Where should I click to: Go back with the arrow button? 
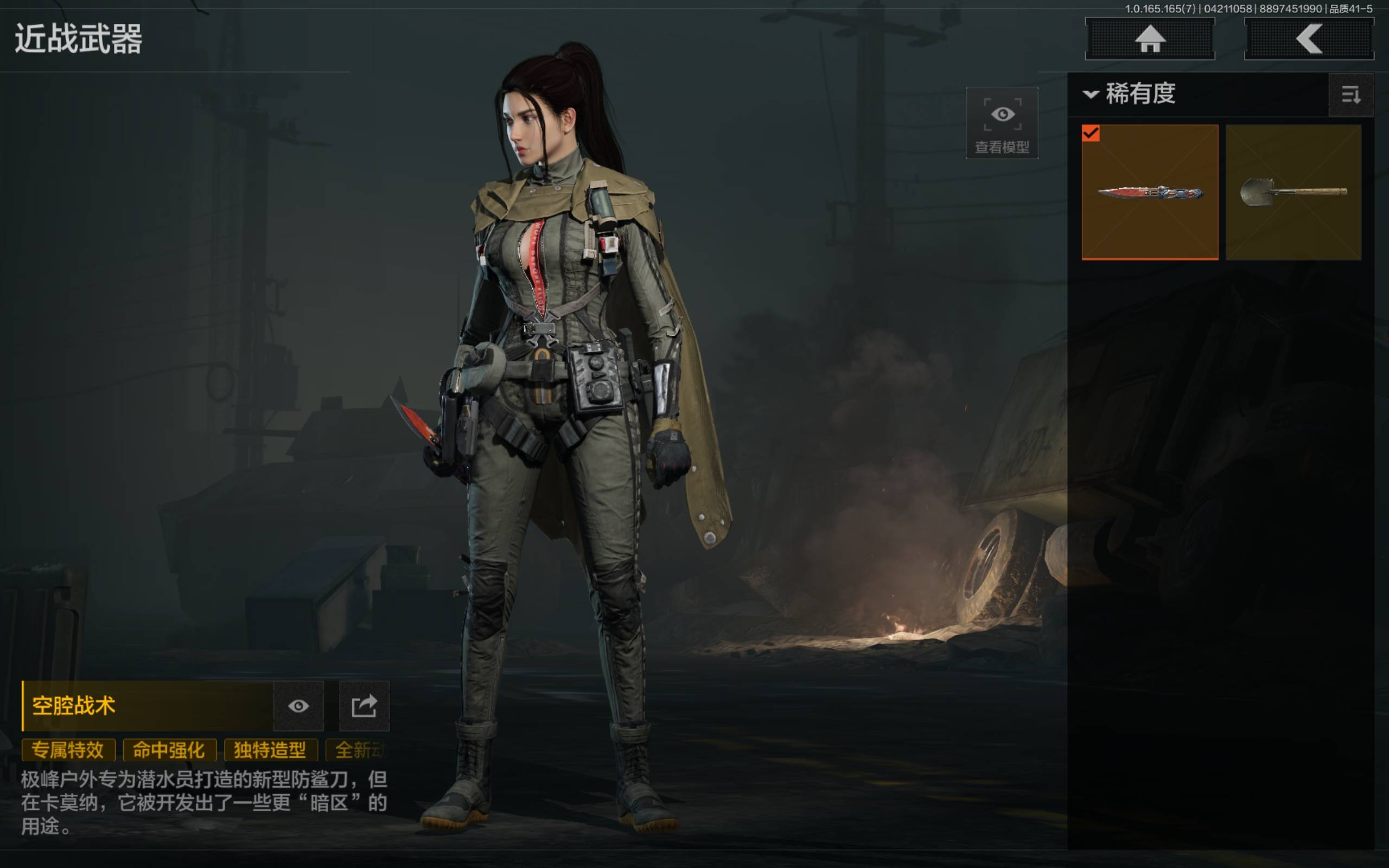point(1309,39)
